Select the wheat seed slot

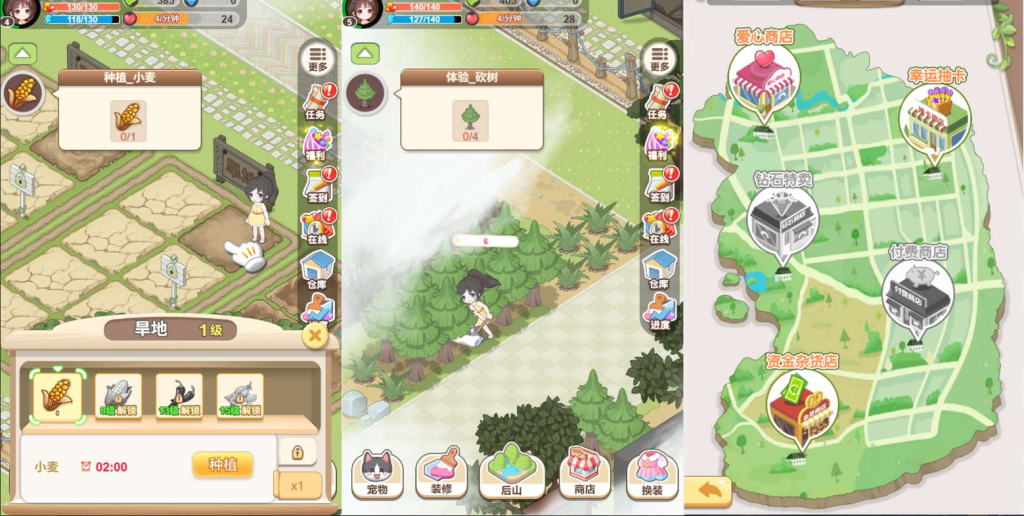click(57, 396)
